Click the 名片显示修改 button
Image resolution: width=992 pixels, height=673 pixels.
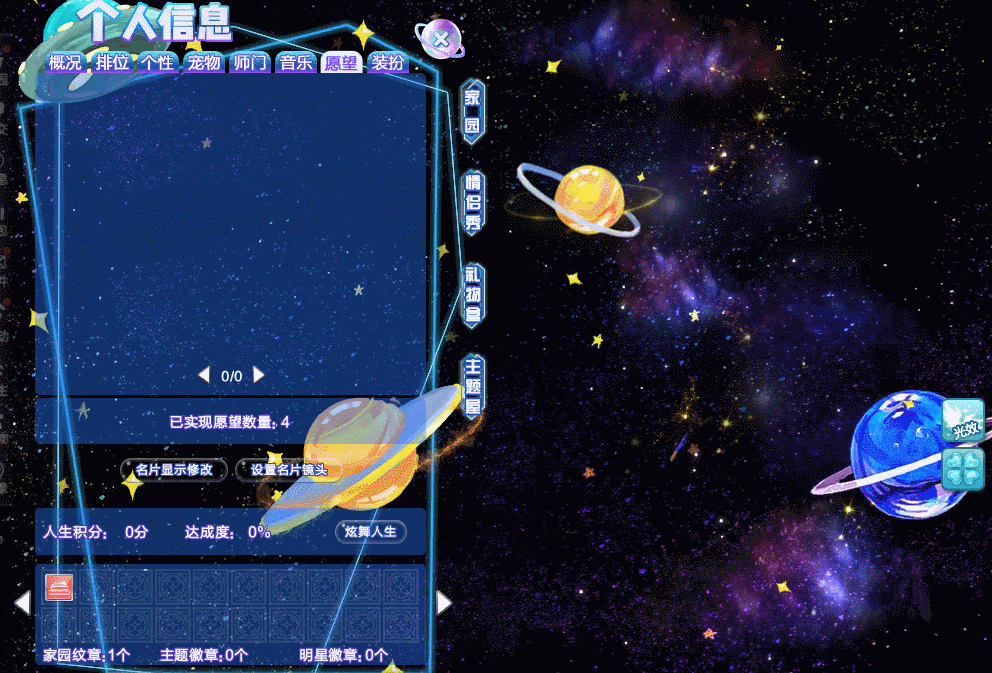pos(174,470)
